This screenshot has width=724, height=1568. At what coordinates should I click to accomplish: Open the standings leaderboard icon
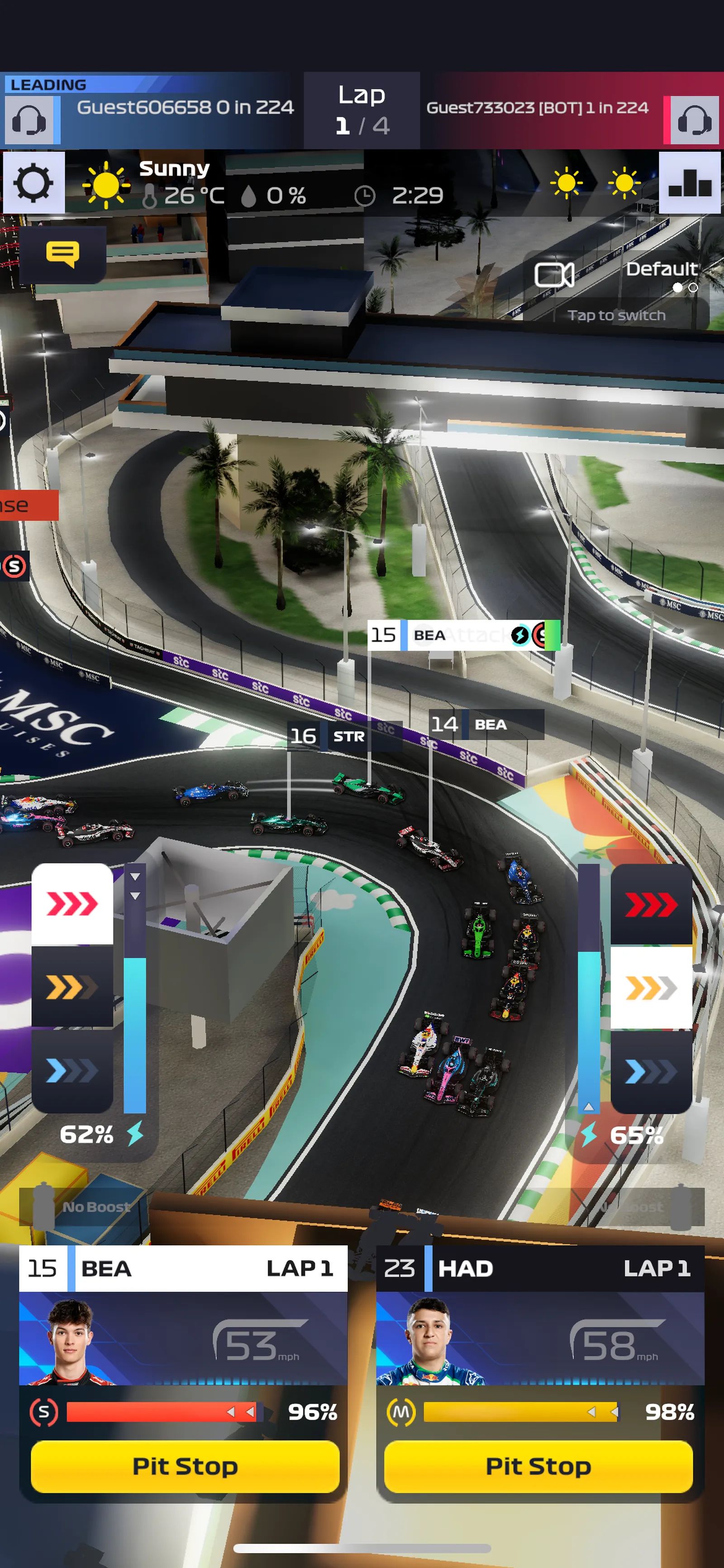tap(689, 182)
